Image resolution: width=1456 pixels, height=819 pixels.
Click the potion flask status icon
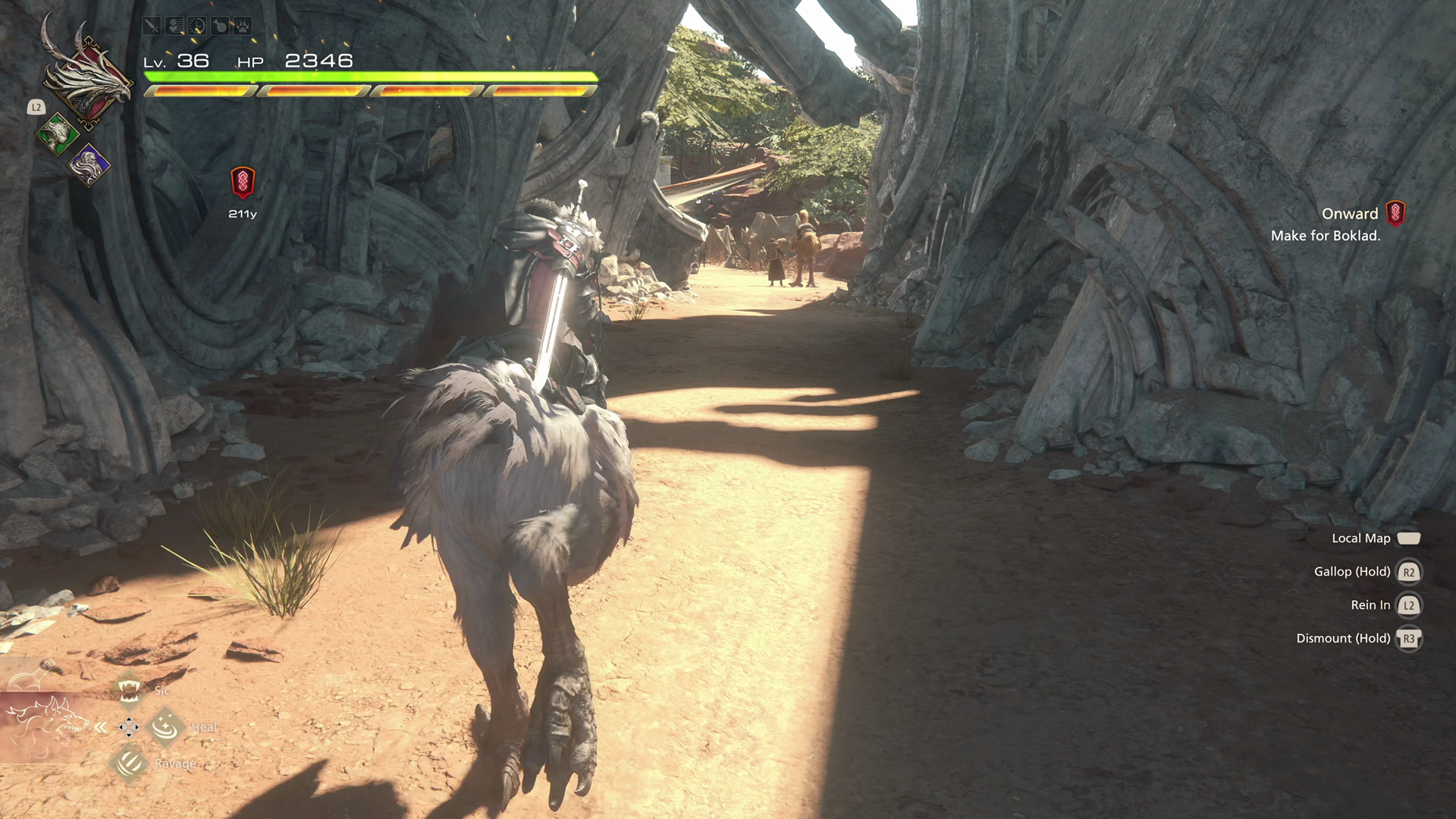pos(220,27)
